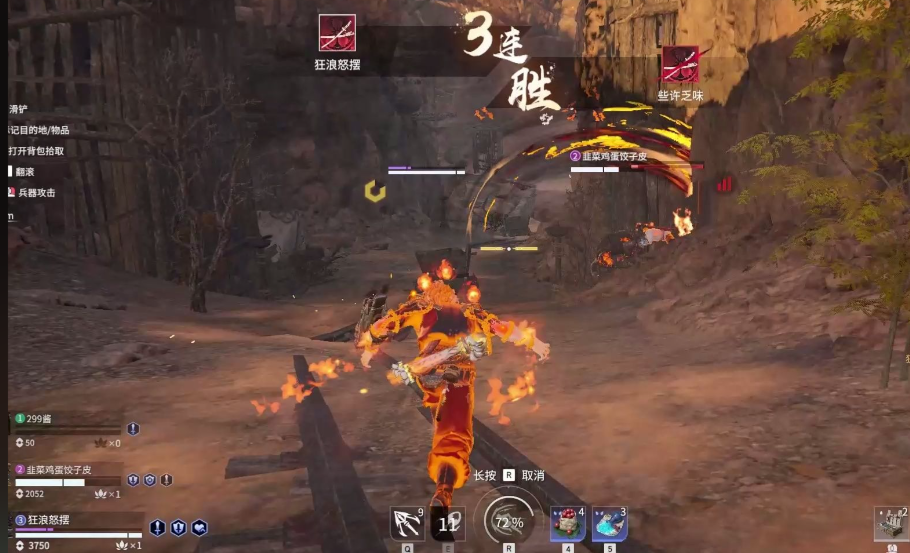The image size is (910, 553).
Task: Click 些许乏味 victim portrait in kill banner
Action: pyautogui.click(x=680, y=65)
